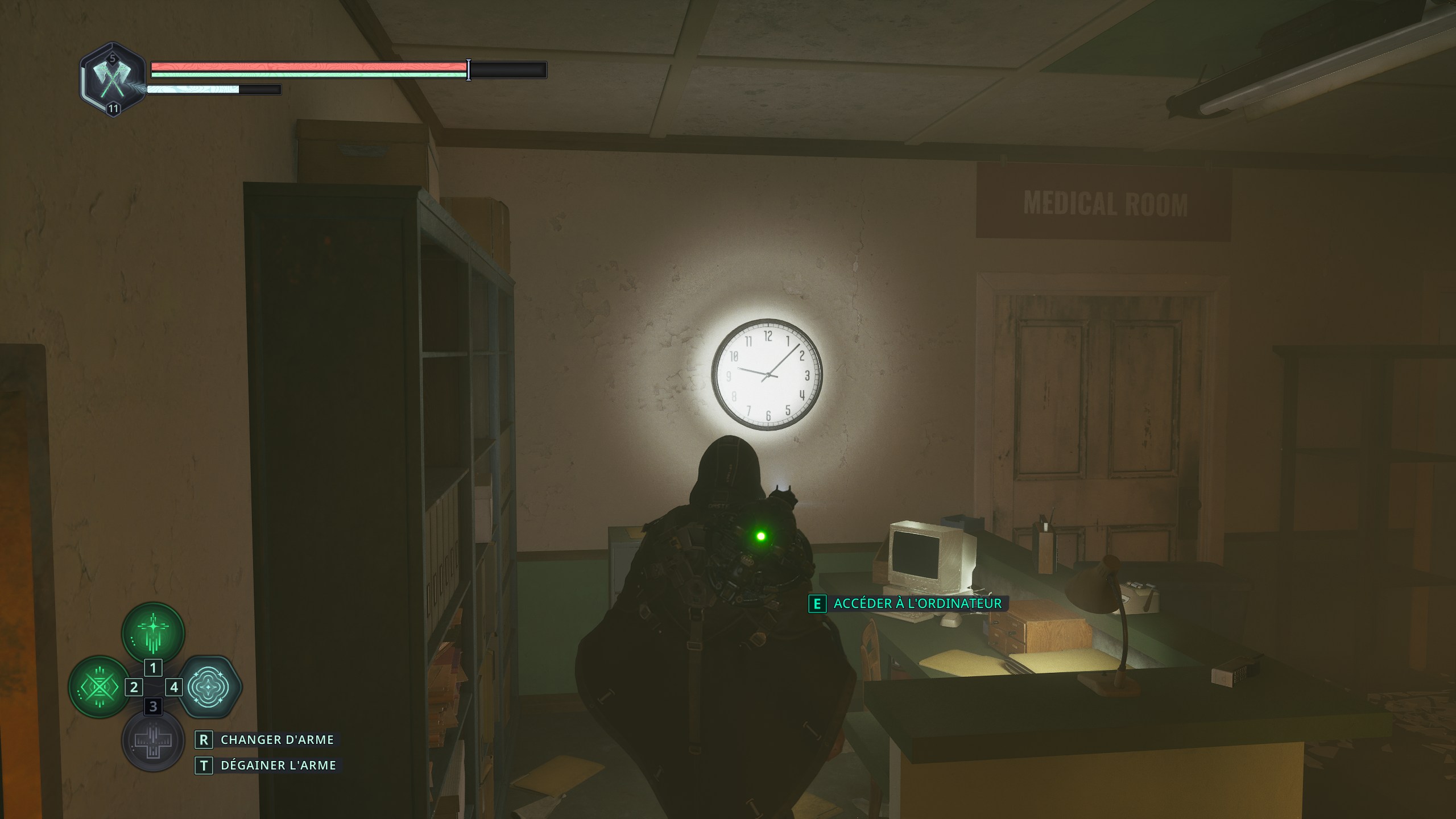Click the white stamina bar
Screen dimensions: 1456x819
click(x=193, y=89)
